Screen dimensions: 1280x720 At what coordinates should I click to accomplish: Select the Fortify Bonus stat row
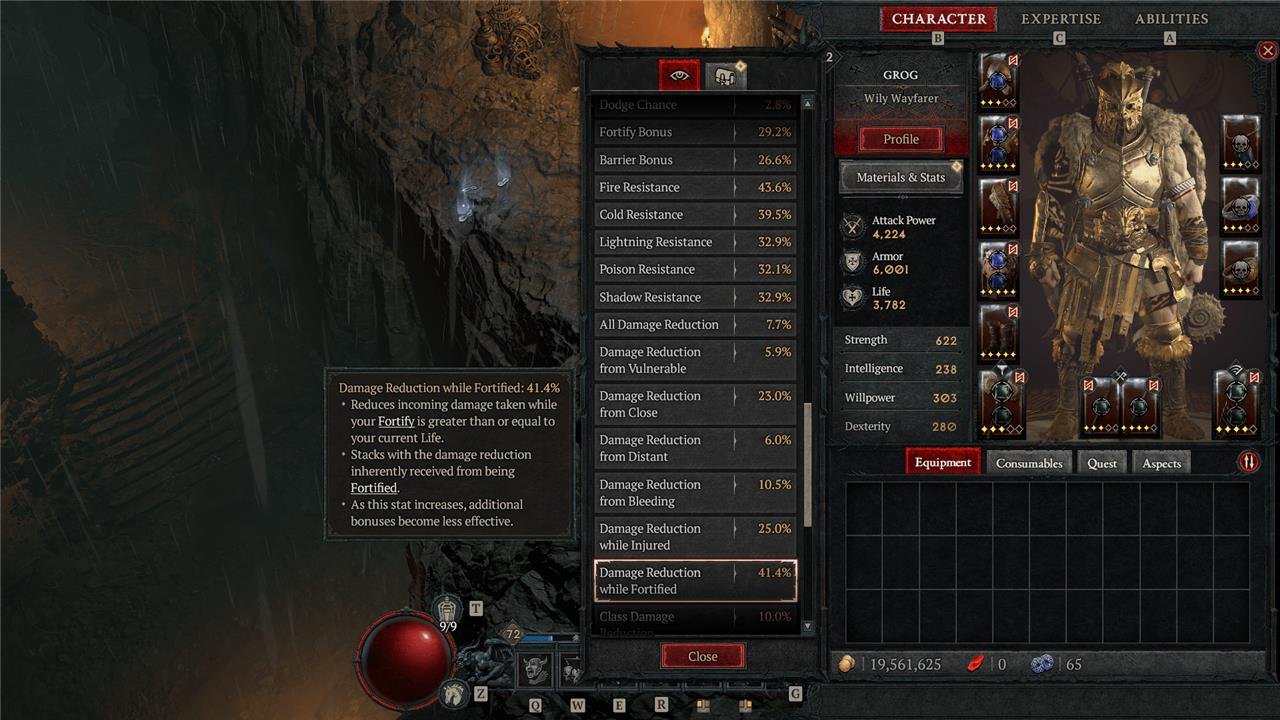695,132
